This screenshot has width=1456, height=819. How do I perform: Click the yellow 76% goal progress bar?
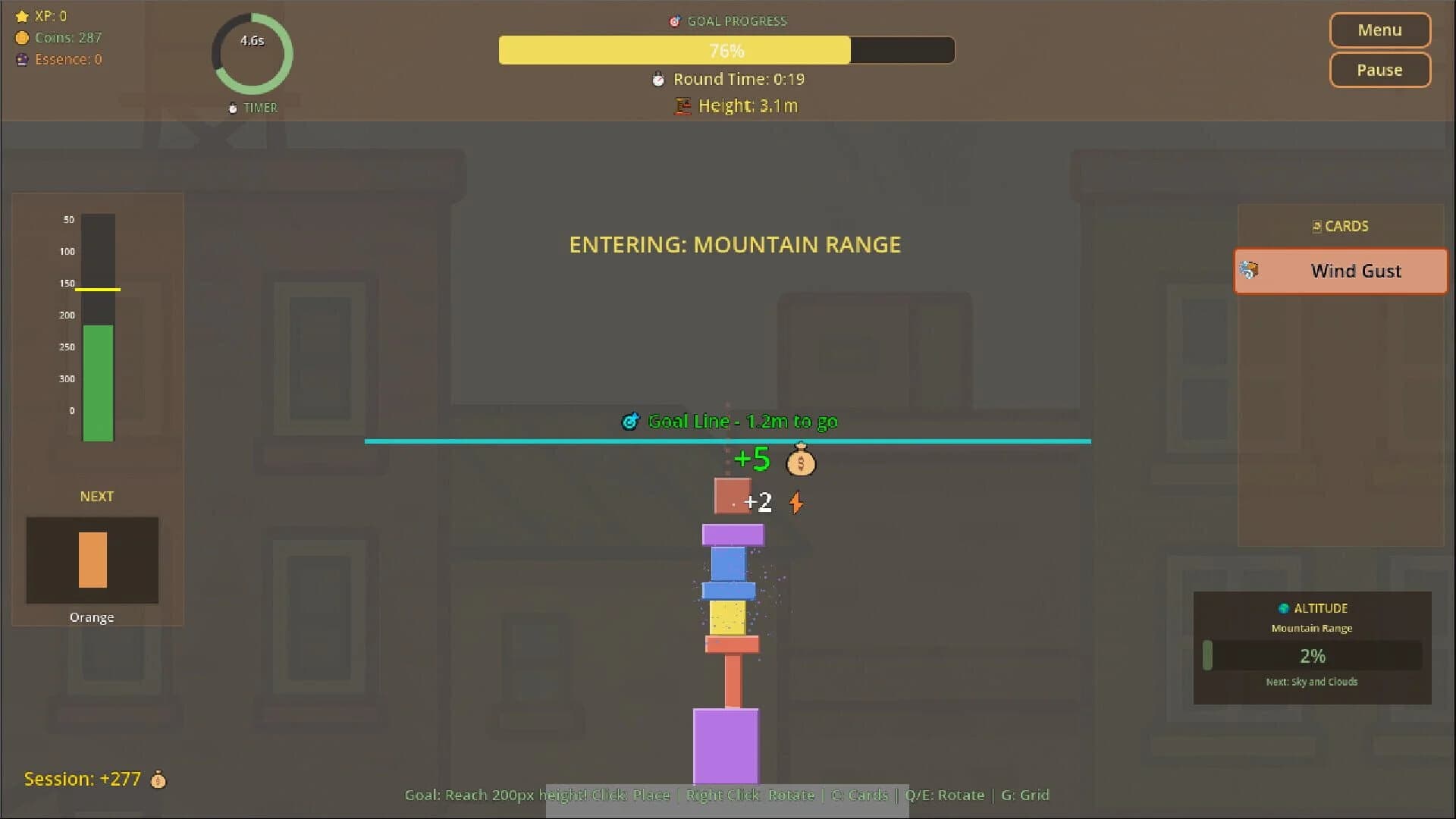click(x=675, y=50)
